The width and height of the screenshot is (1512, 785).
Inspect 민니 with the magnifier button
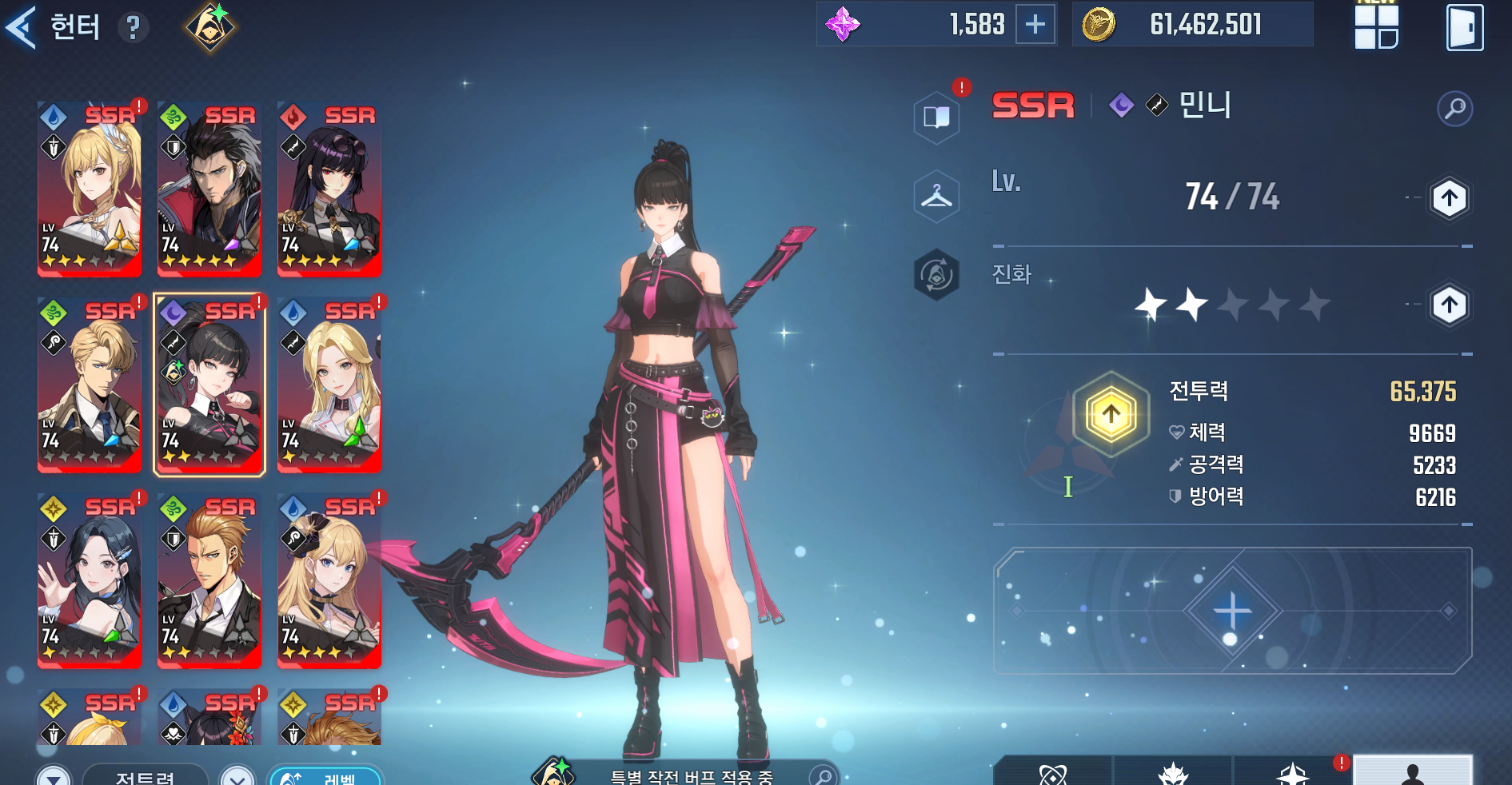(1454, 108)
